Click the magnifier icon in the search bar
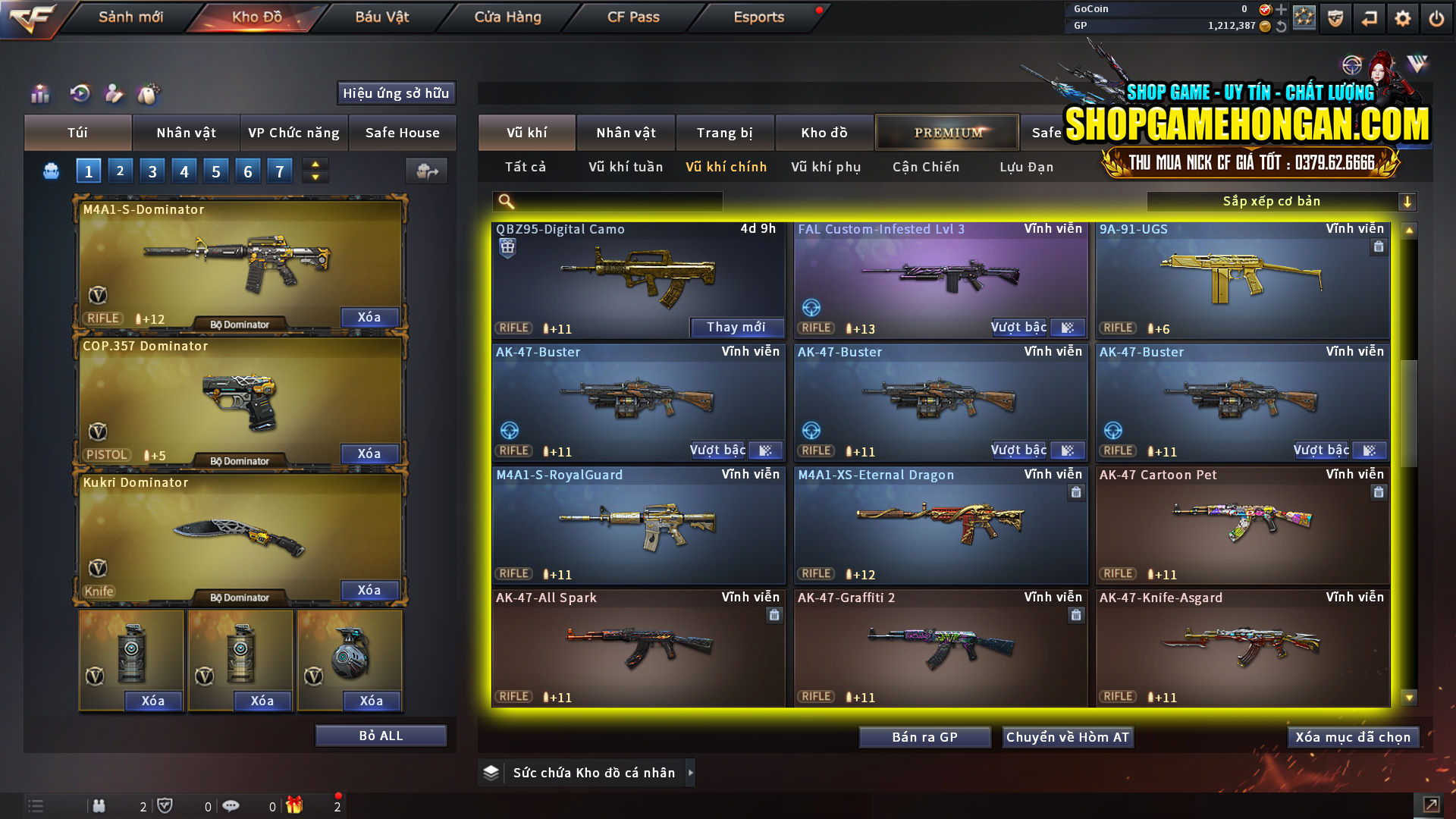Image resolution: width=1456 pixels, height=819 pixels. coord(505,201)
